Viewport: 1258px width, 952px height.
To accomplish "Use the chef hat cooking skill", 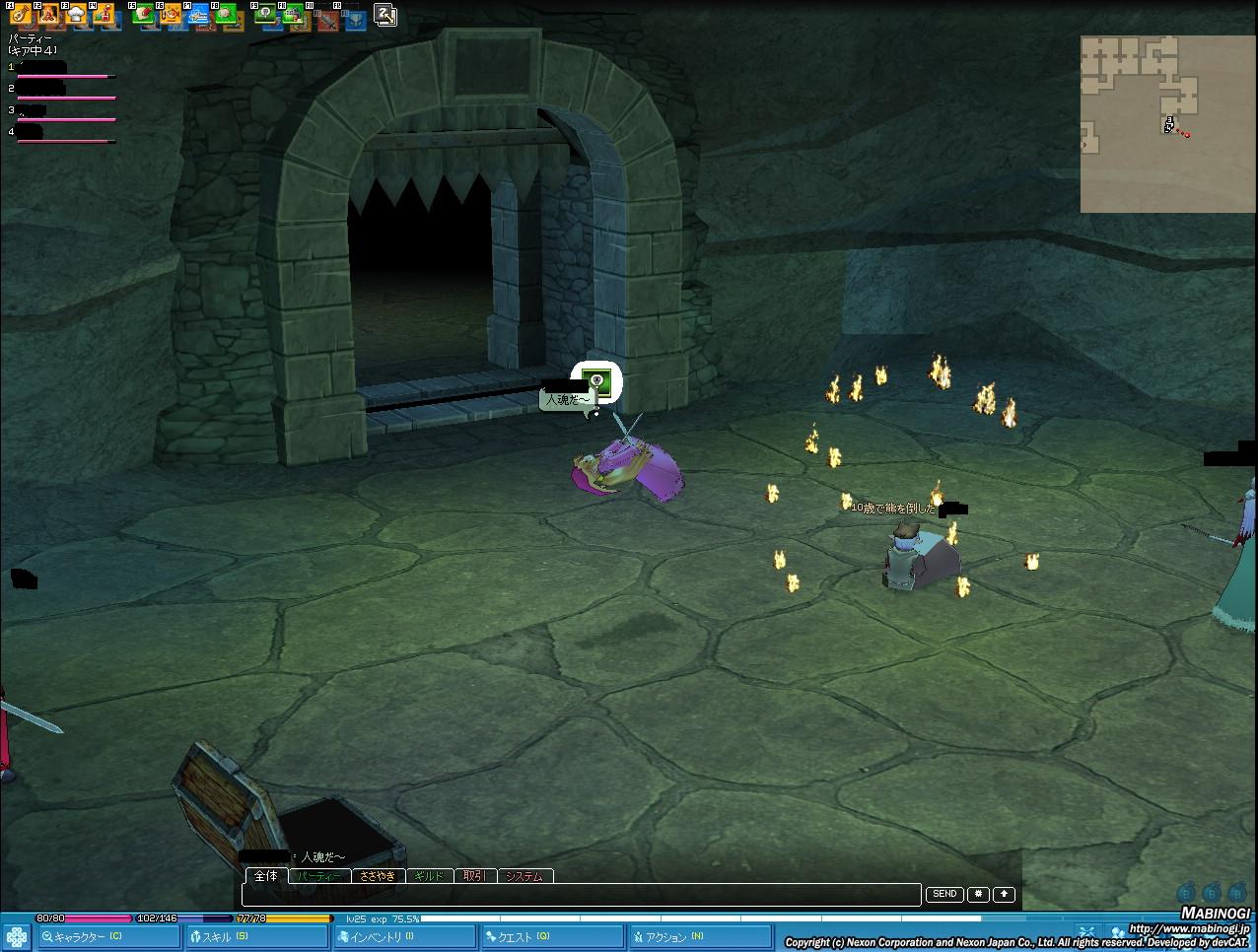I will click(x=77, y=14).
